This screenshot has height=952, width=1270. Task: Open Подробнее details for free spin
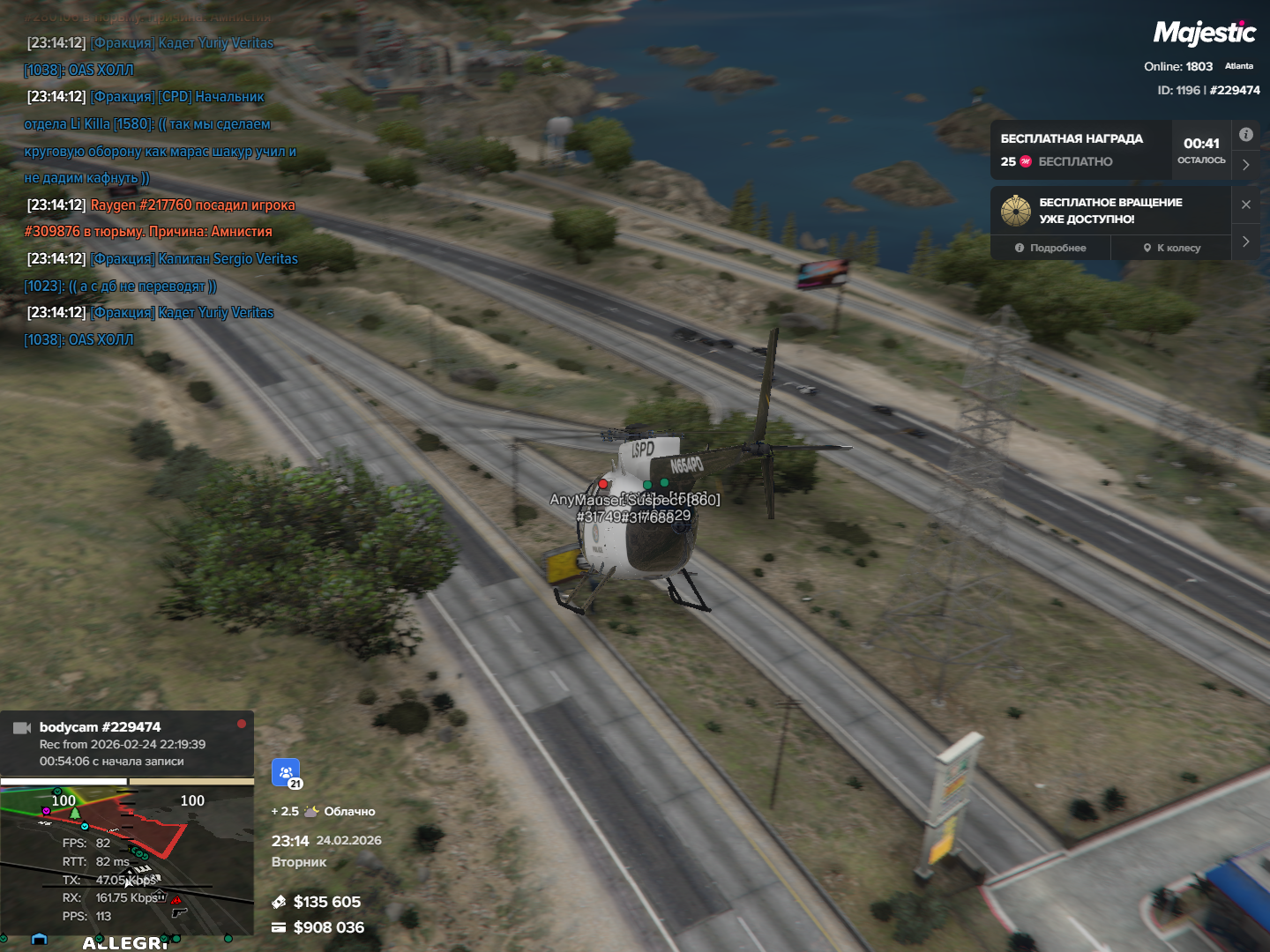(x=1050, y=248)
